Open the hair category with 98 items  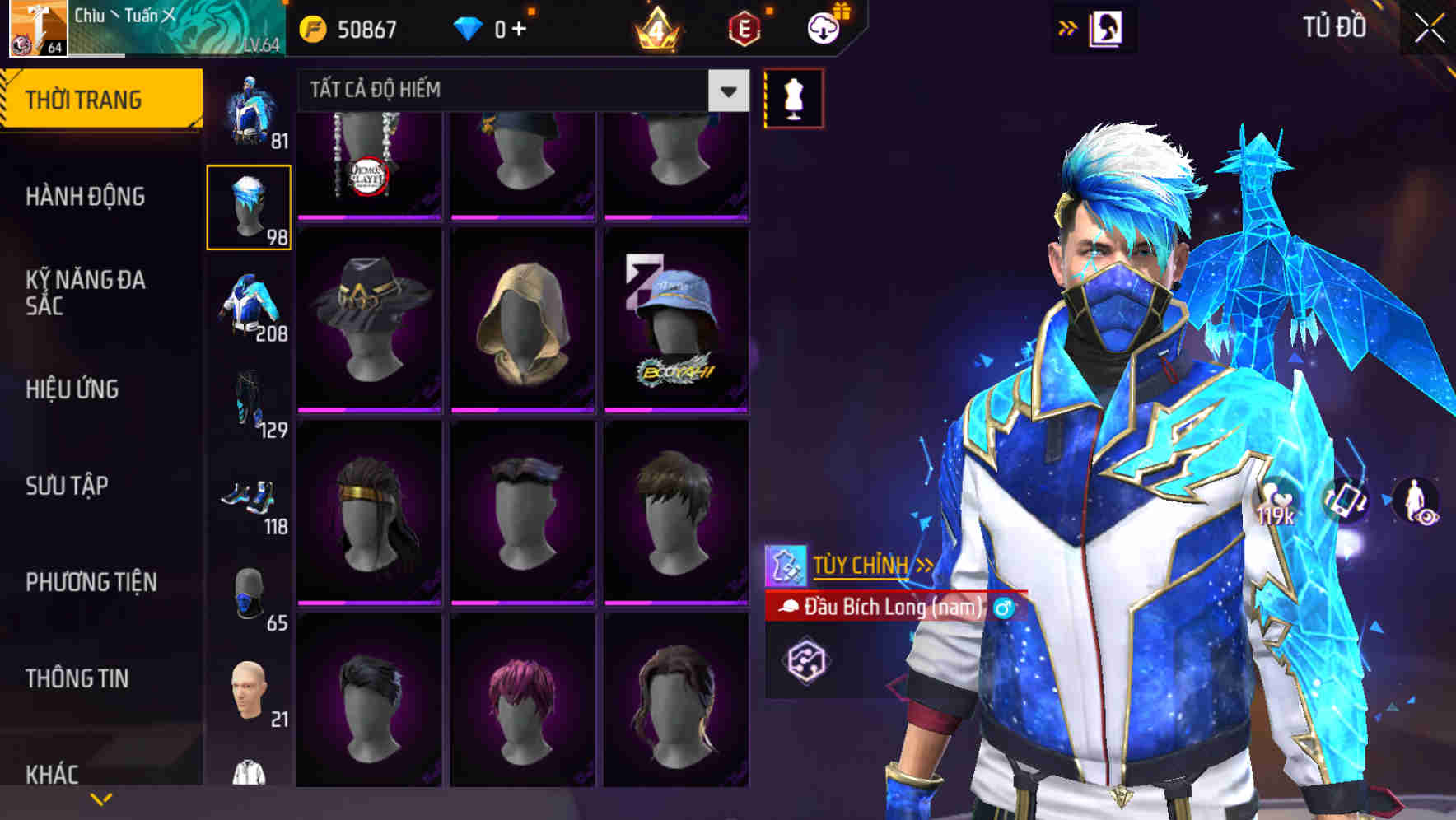250,207
